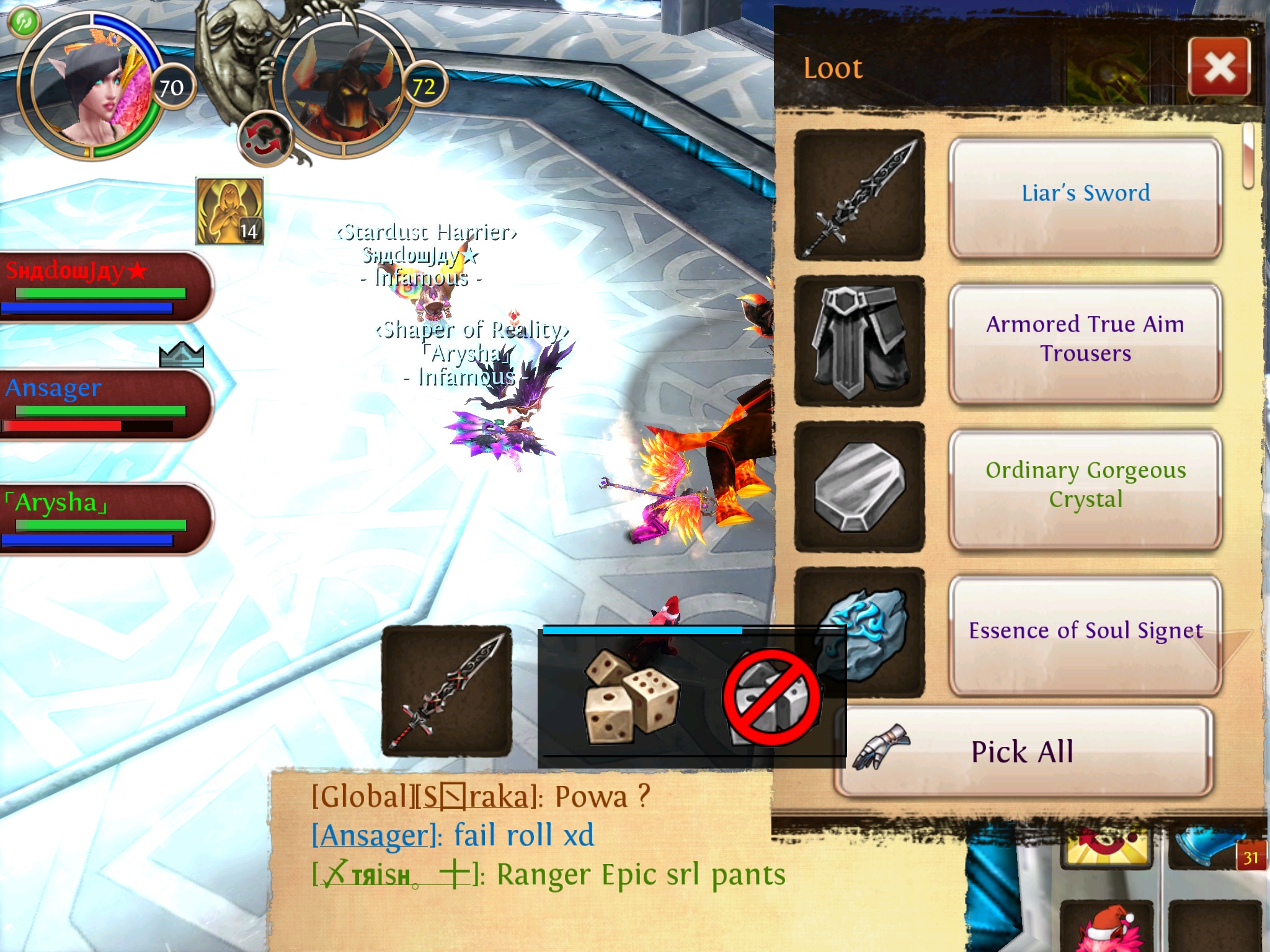Click the Liar's Sword item icon
This screenshot has width=1270, height=952.
click(x=859, y=195)
